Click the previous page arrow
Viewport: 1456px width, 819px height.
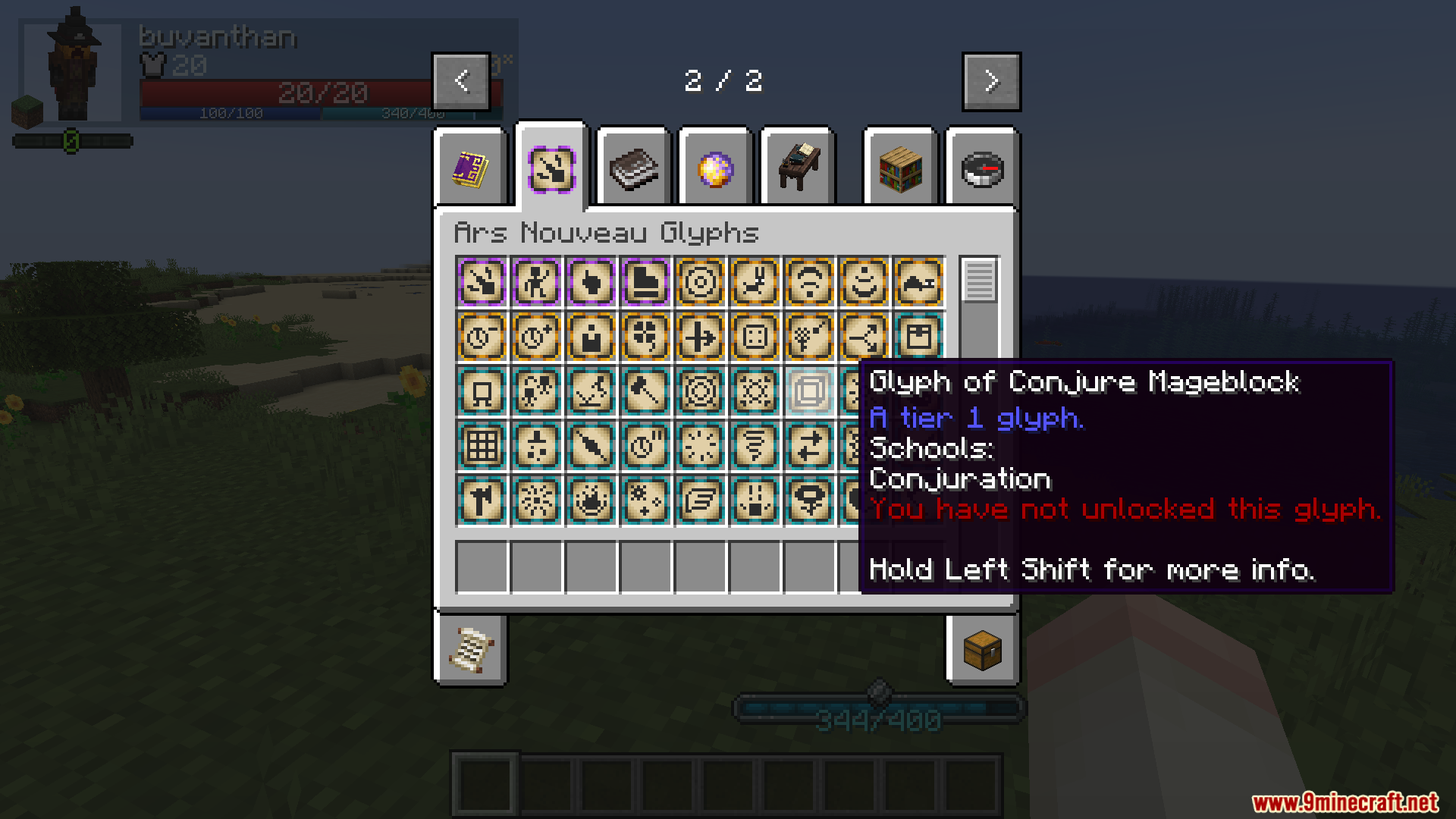point(461,80)
